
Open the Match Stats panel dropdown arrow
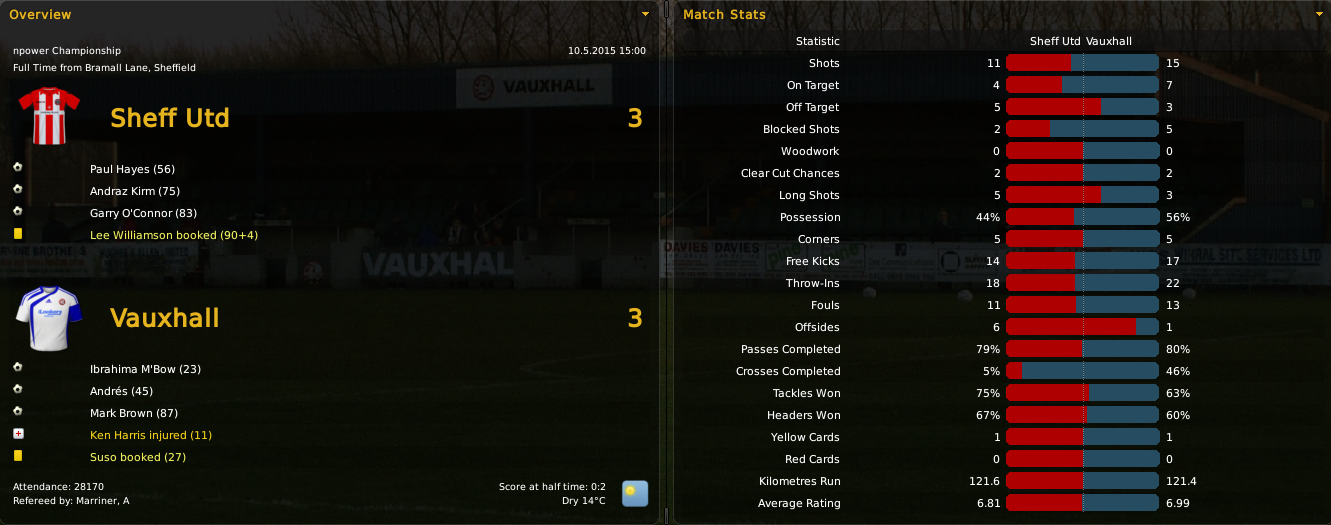tap(1318, 14)
